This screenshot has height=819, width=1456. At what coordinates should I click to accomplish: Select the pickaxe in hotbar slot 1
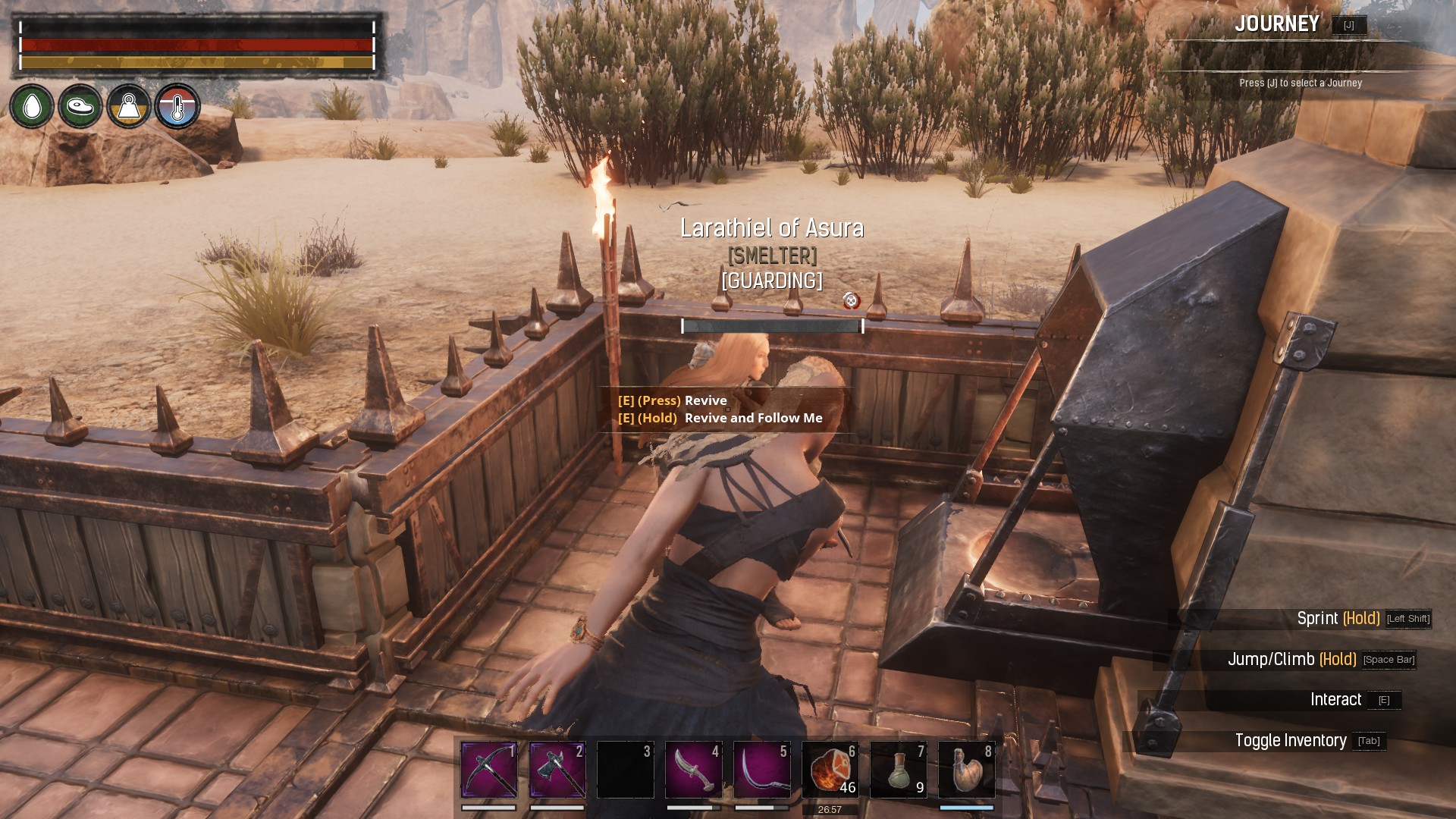pos(489,770)
